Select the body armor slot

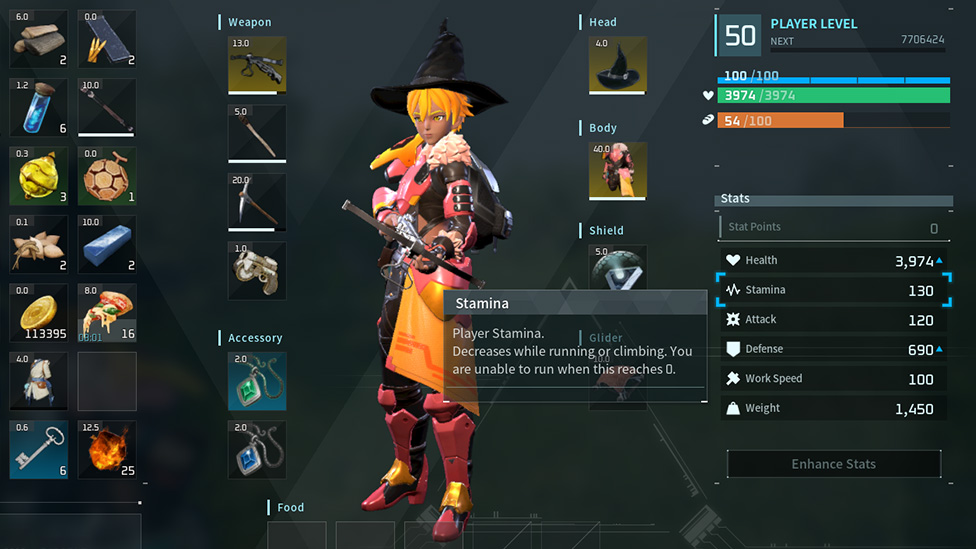(617, 171)
